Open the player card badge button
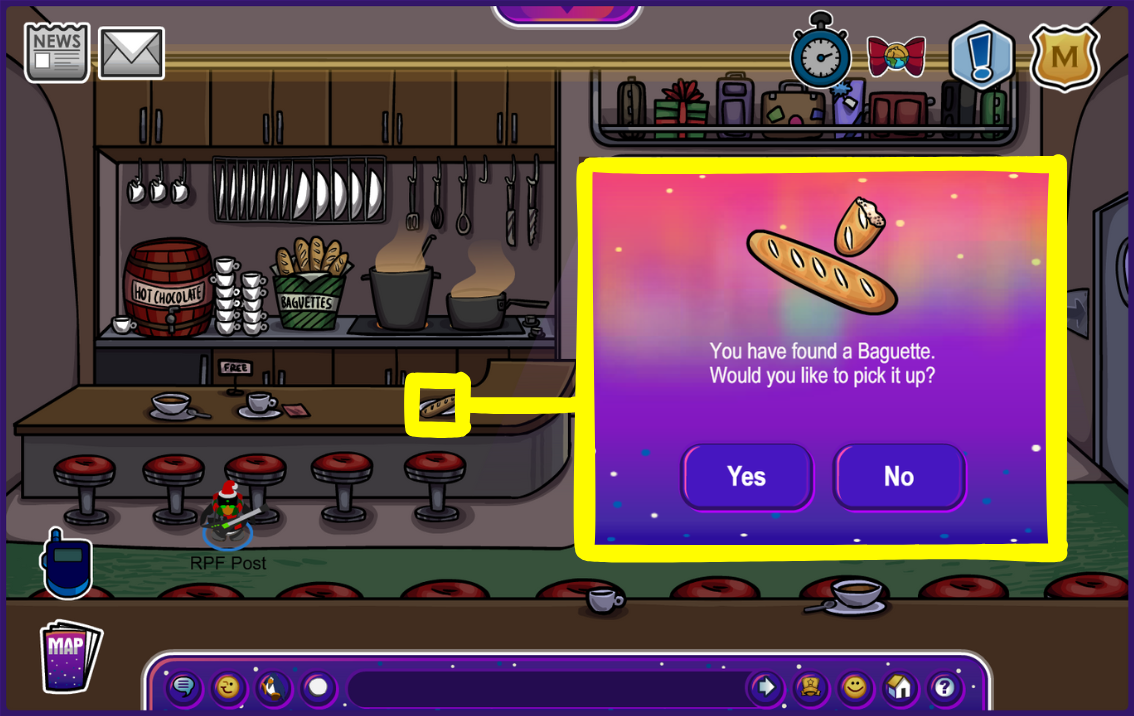The image size is (1134, 716). (810, 687)
